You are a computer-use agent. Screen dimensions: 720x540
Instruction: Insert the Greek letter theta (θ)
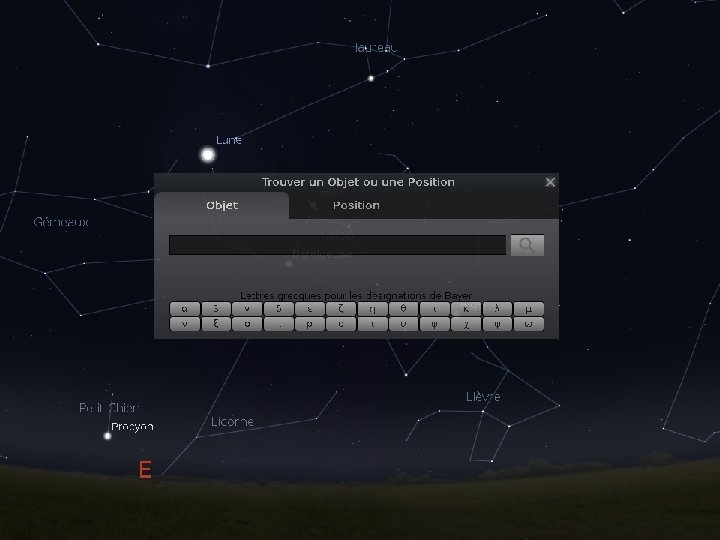point(403,308)
